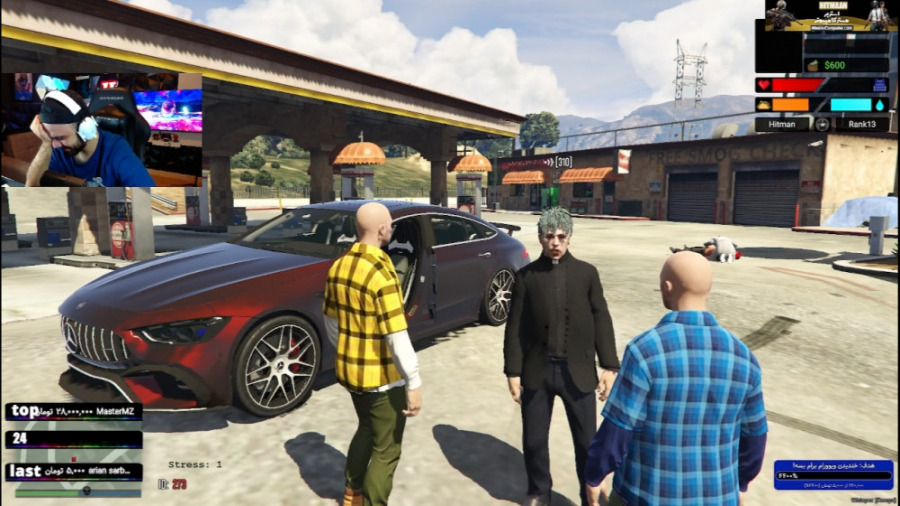Select the Rank13 badge label

862,124
